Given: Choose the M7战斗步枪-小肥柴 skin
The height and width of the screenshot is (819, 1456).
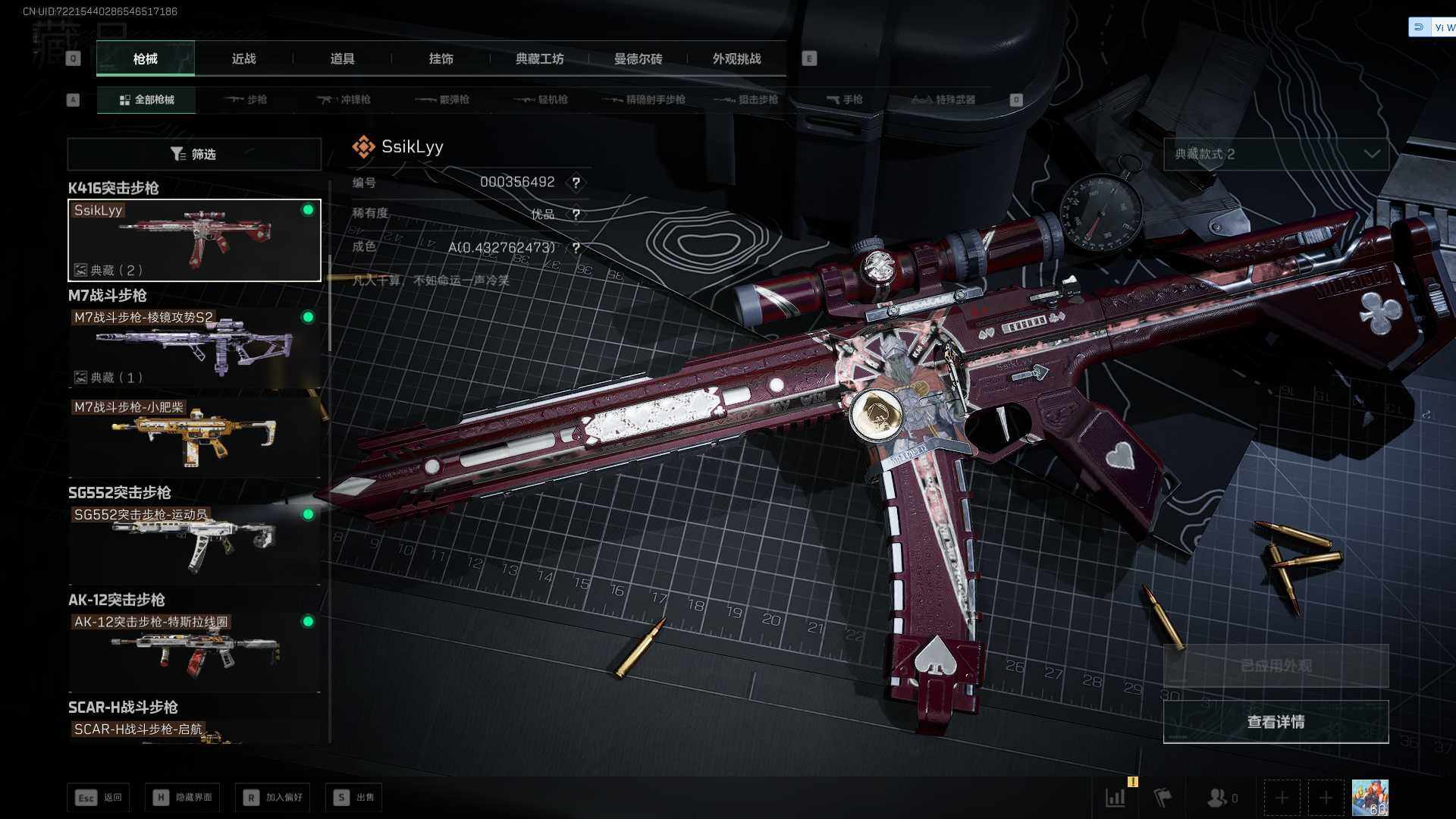Looking at the screenshot, I should pos(194,436).
